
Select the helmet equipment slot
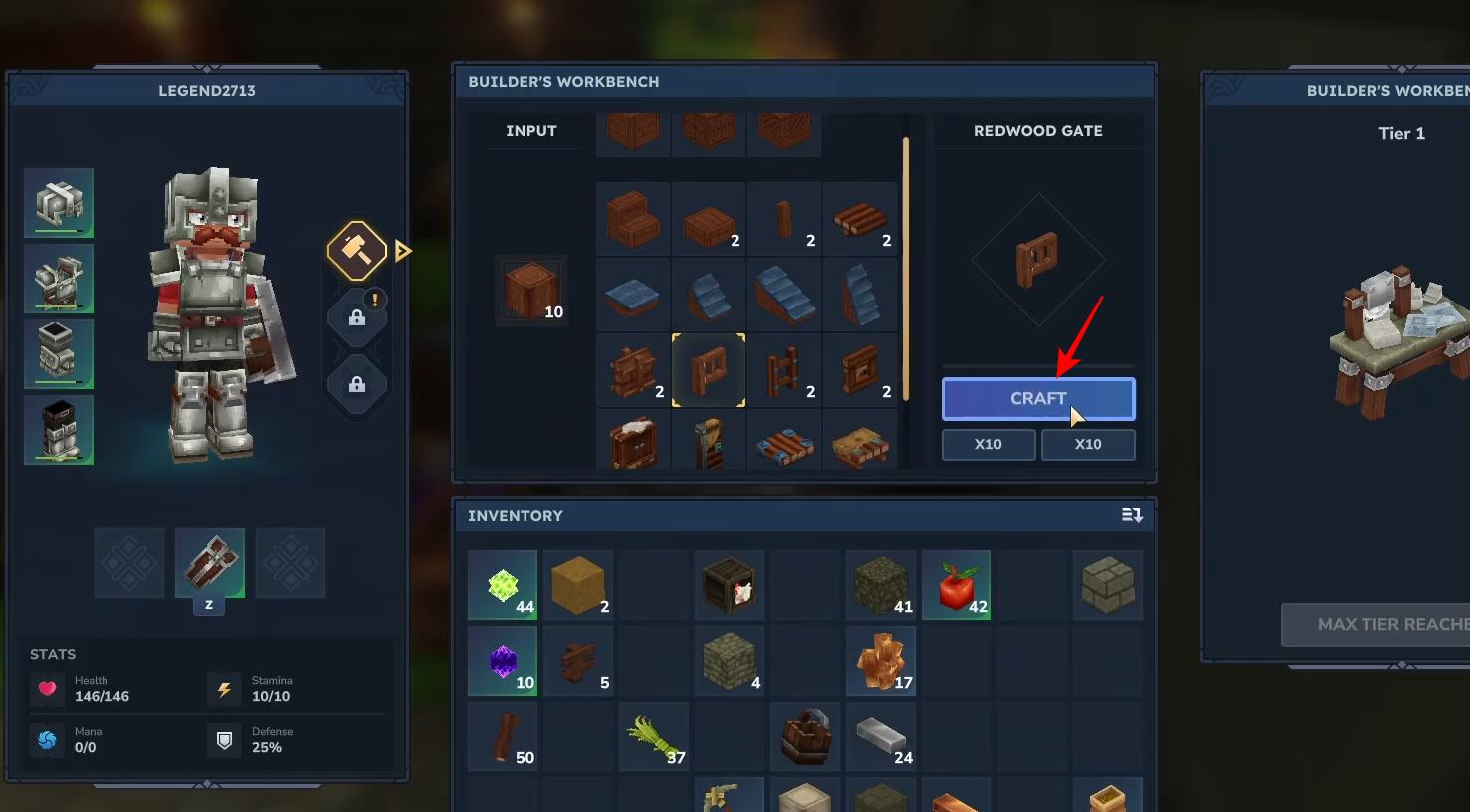(x=59, y=203)
